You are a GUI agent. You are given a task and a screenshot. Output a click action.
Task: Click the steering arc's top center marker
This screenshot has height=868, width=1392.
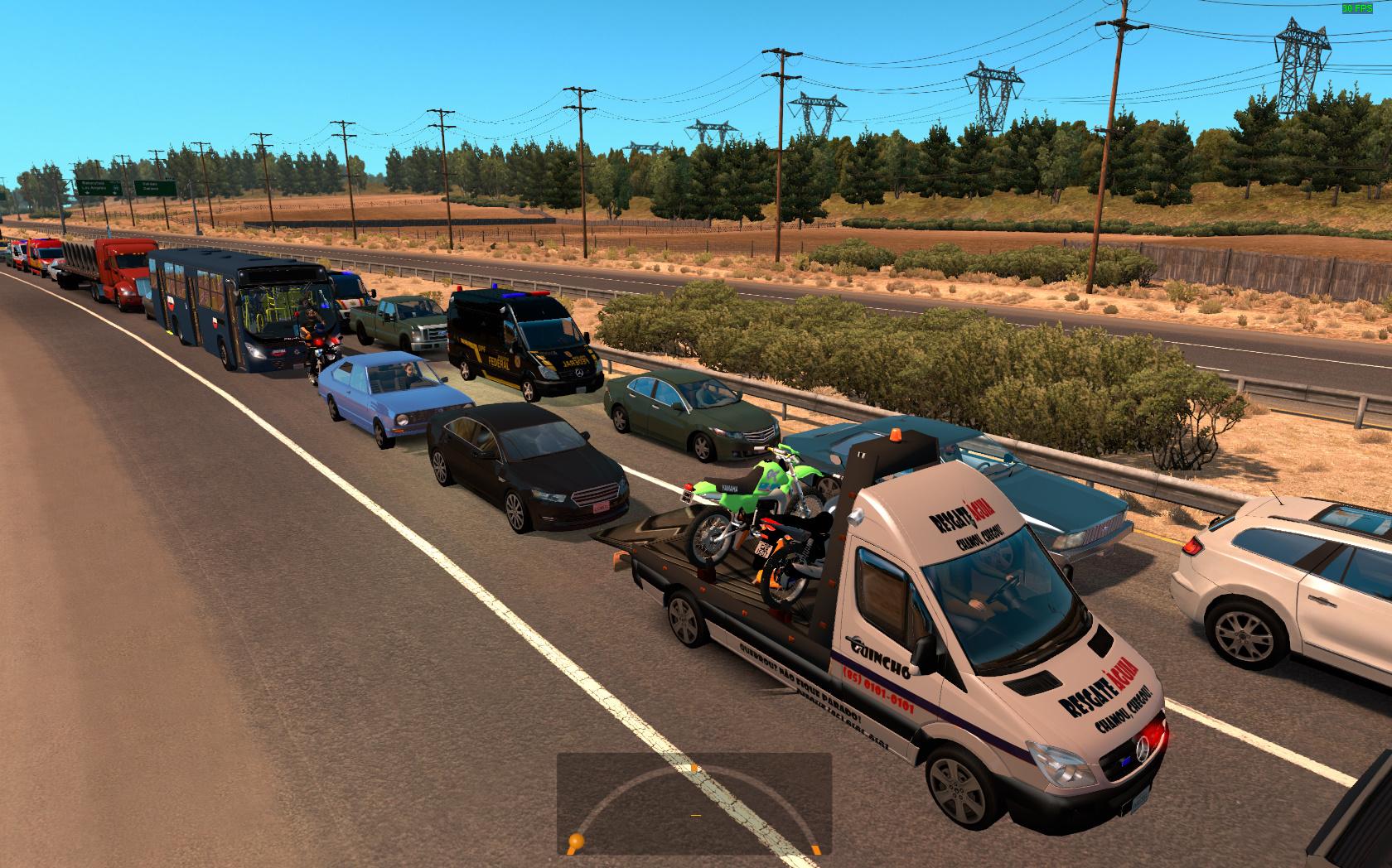point(694,768)
